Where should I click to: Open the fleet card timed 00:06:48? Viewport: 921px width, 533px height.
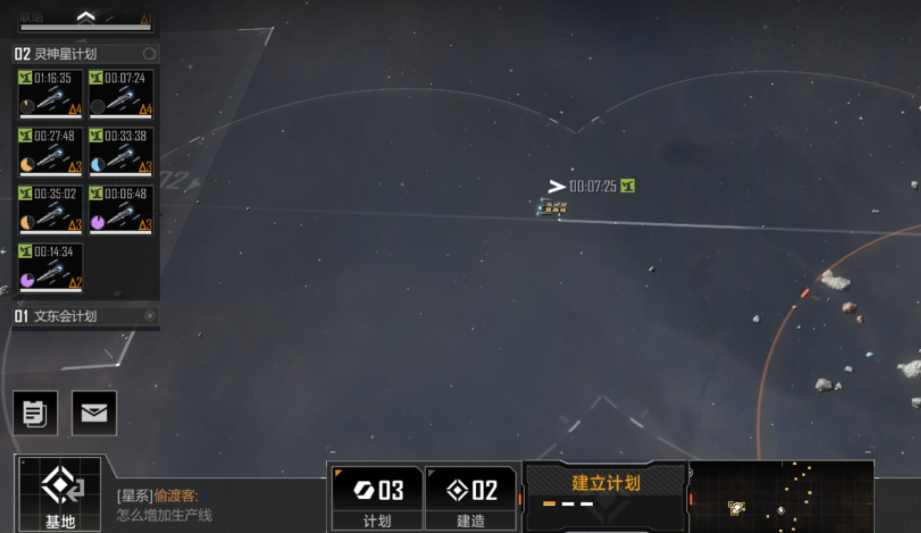[120, 210]
